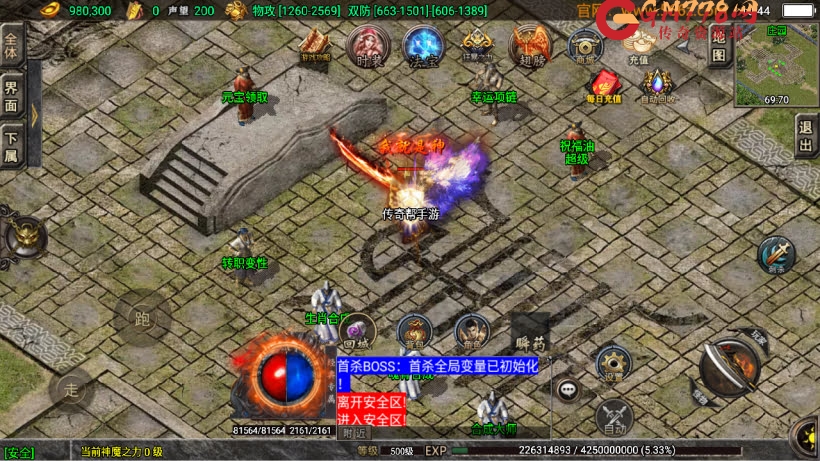
Task: Click the 退出 exit button
Action: 806,135
